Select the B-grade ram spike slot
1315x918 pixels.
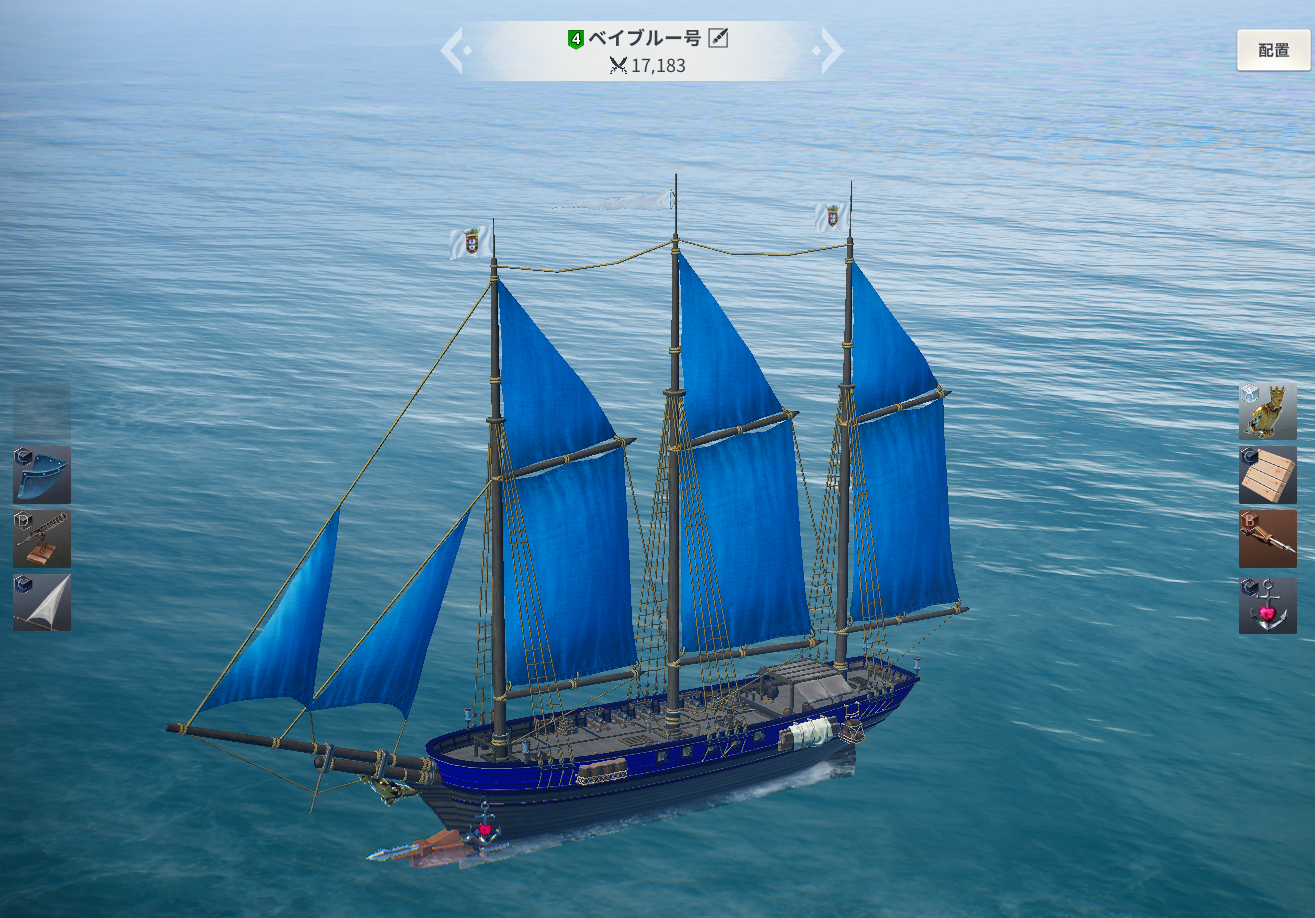pyautogui.click(x=1267, y=539)
